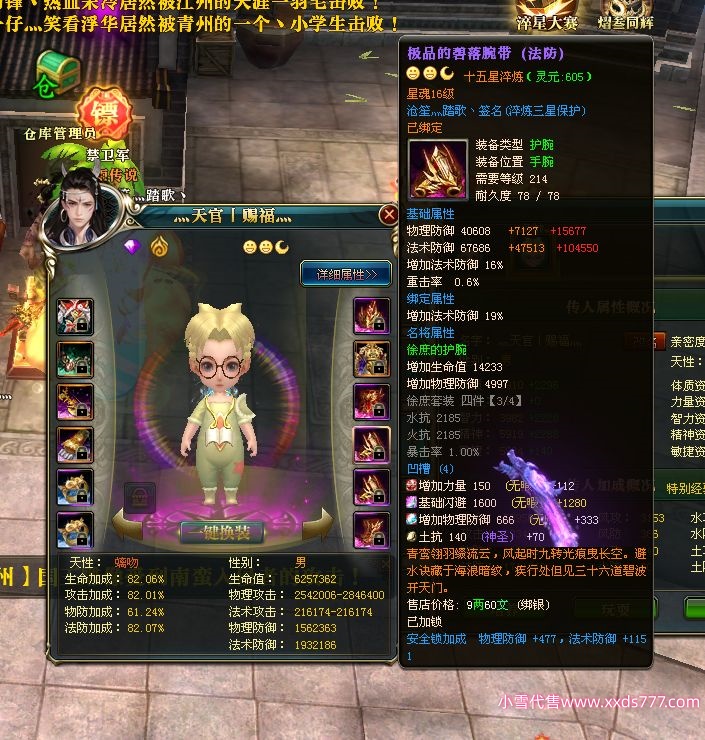705x740 pixels.
Task: Select the red-white mask equipment slot
Action: pyautogui.click(x=75, y=317)
